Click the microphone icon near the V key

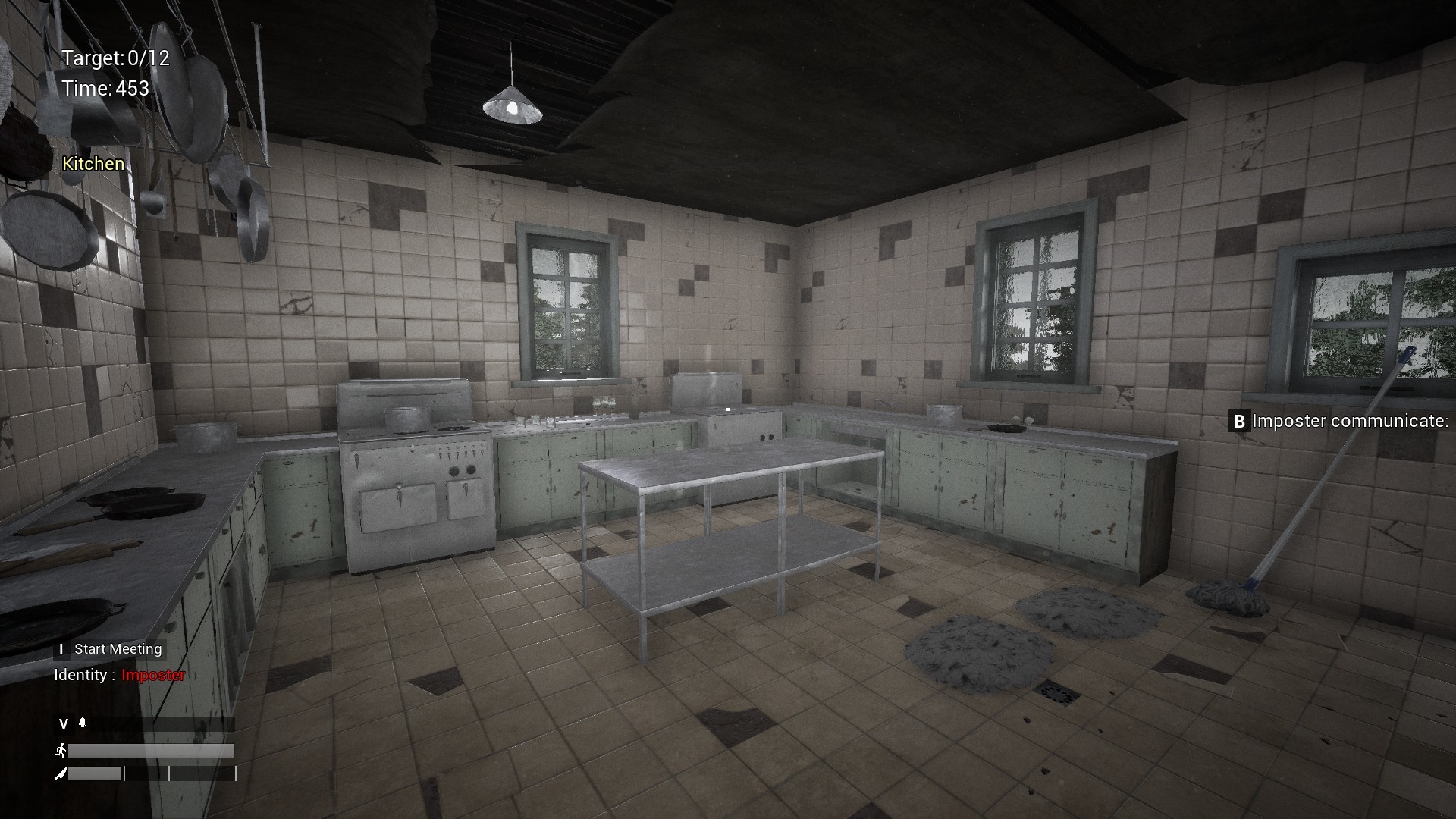tap(83, 723)
